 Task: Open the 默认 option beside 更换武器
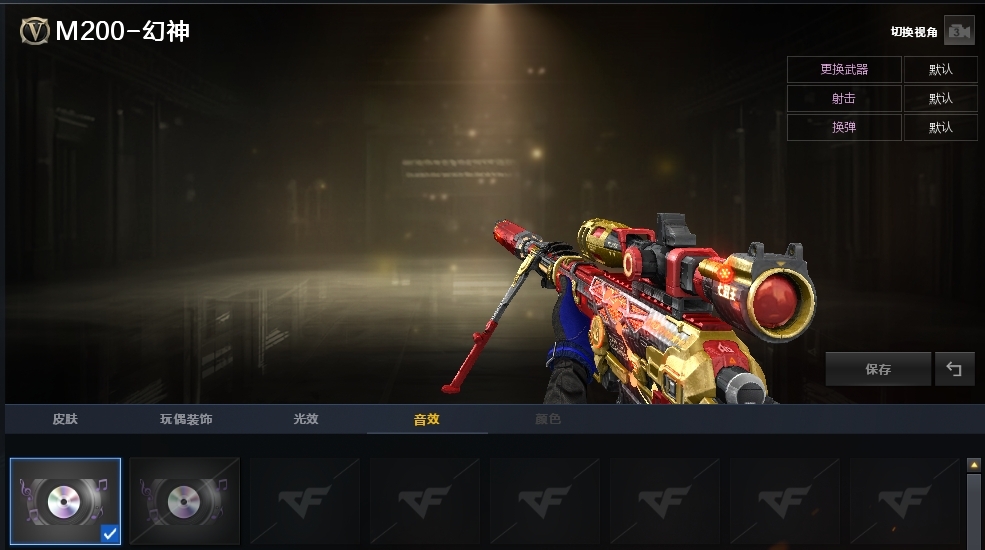(x=940, y=70)
